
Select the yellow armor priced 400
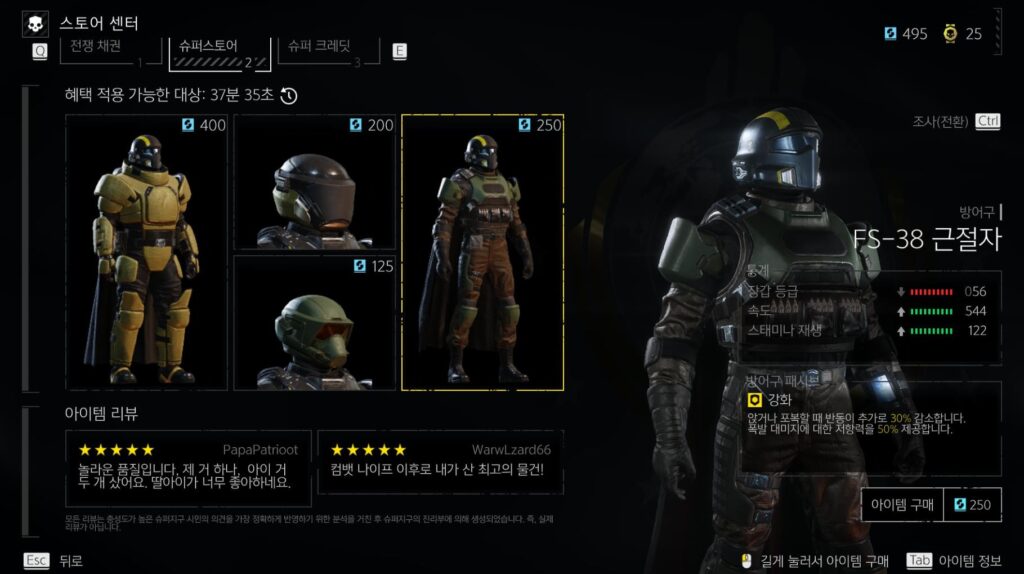click(x=147, y=252)
